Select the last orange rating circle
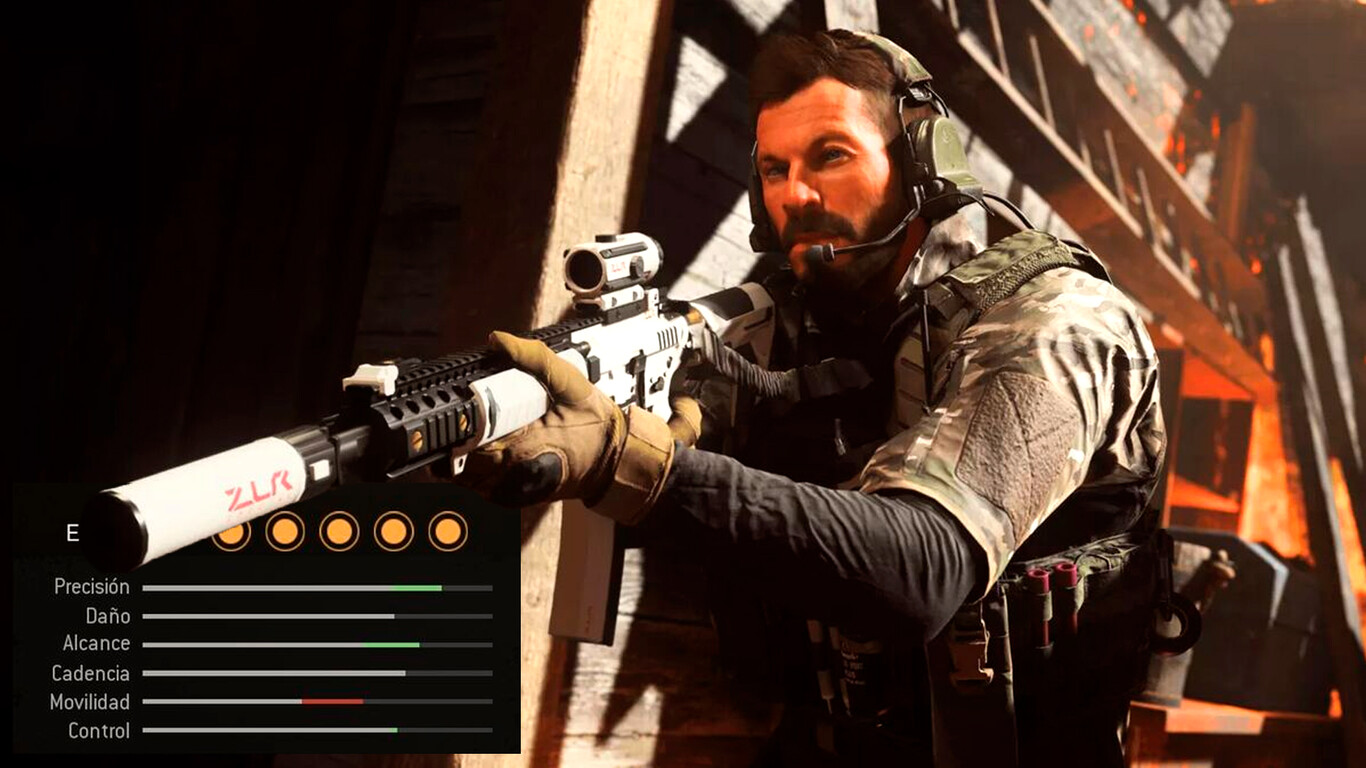This screenshot has height=768, width=1366. coord(447,533)
